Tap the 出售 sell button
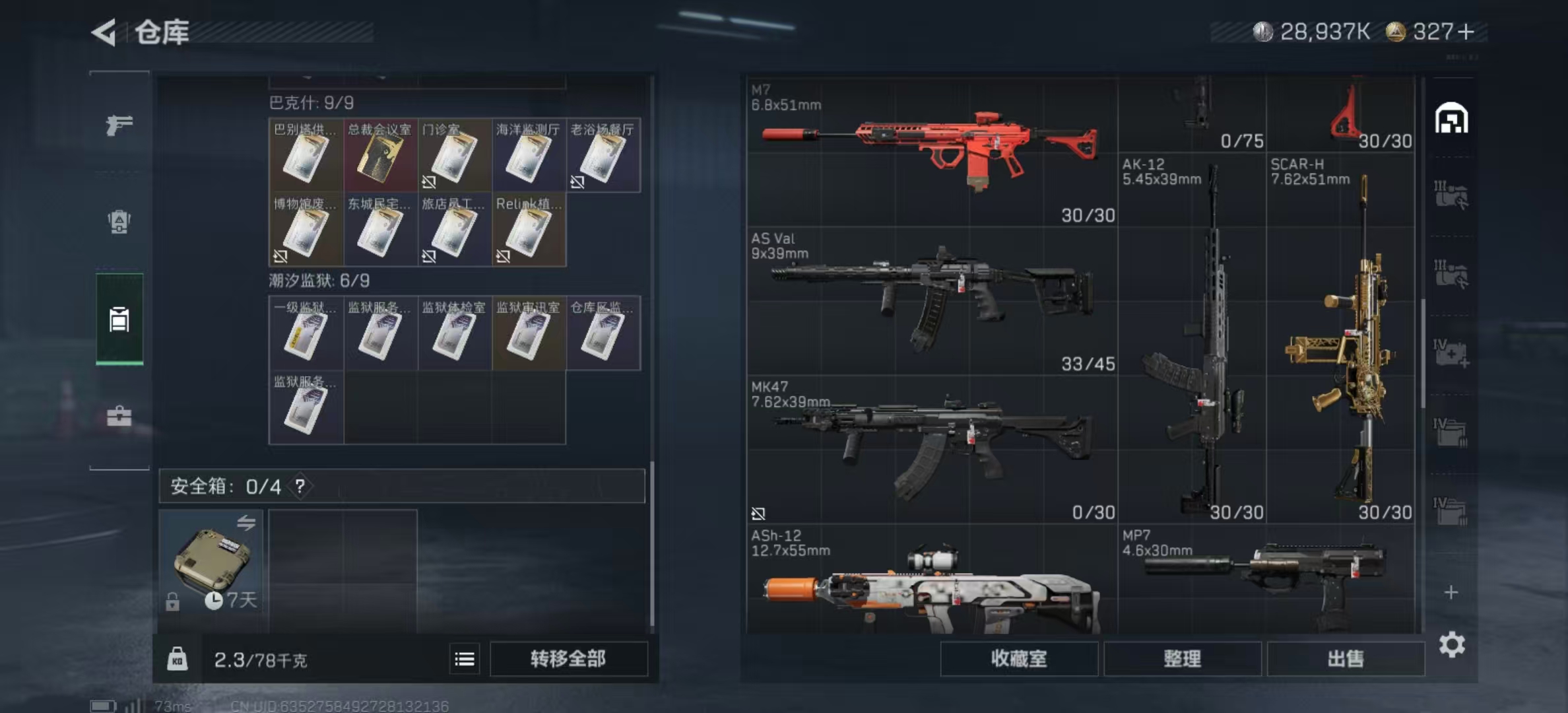Viewport: 1568px width, 713px height. [1345, 659]
